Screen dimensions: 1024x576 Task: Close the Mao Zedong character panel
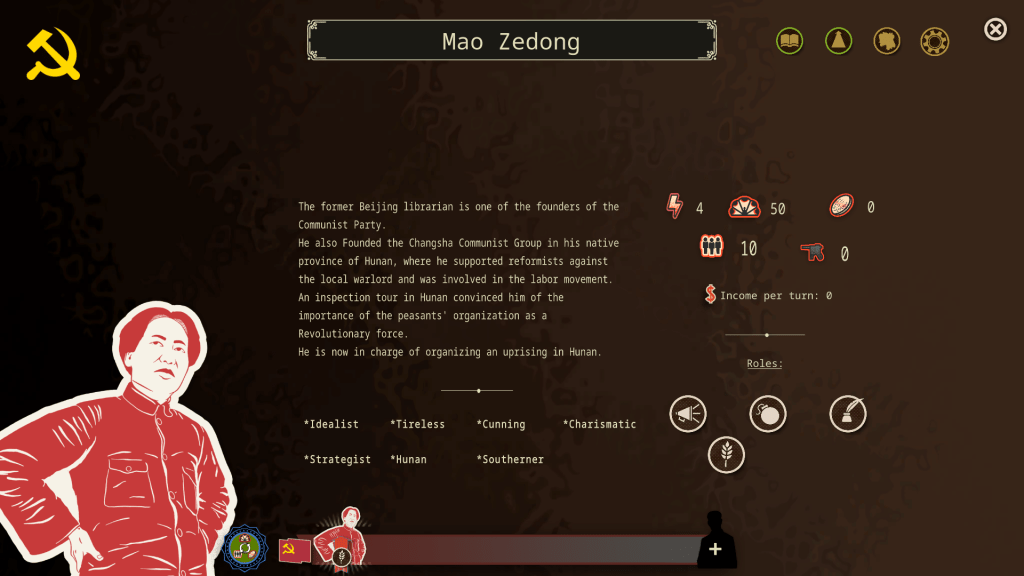[995, 30]
